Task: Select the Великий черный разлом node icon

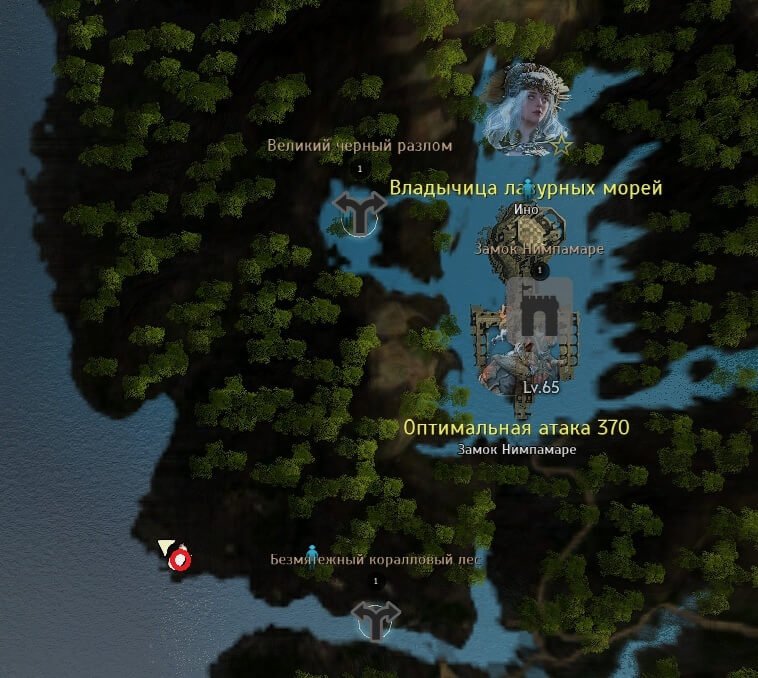Action: coord(359,212)
